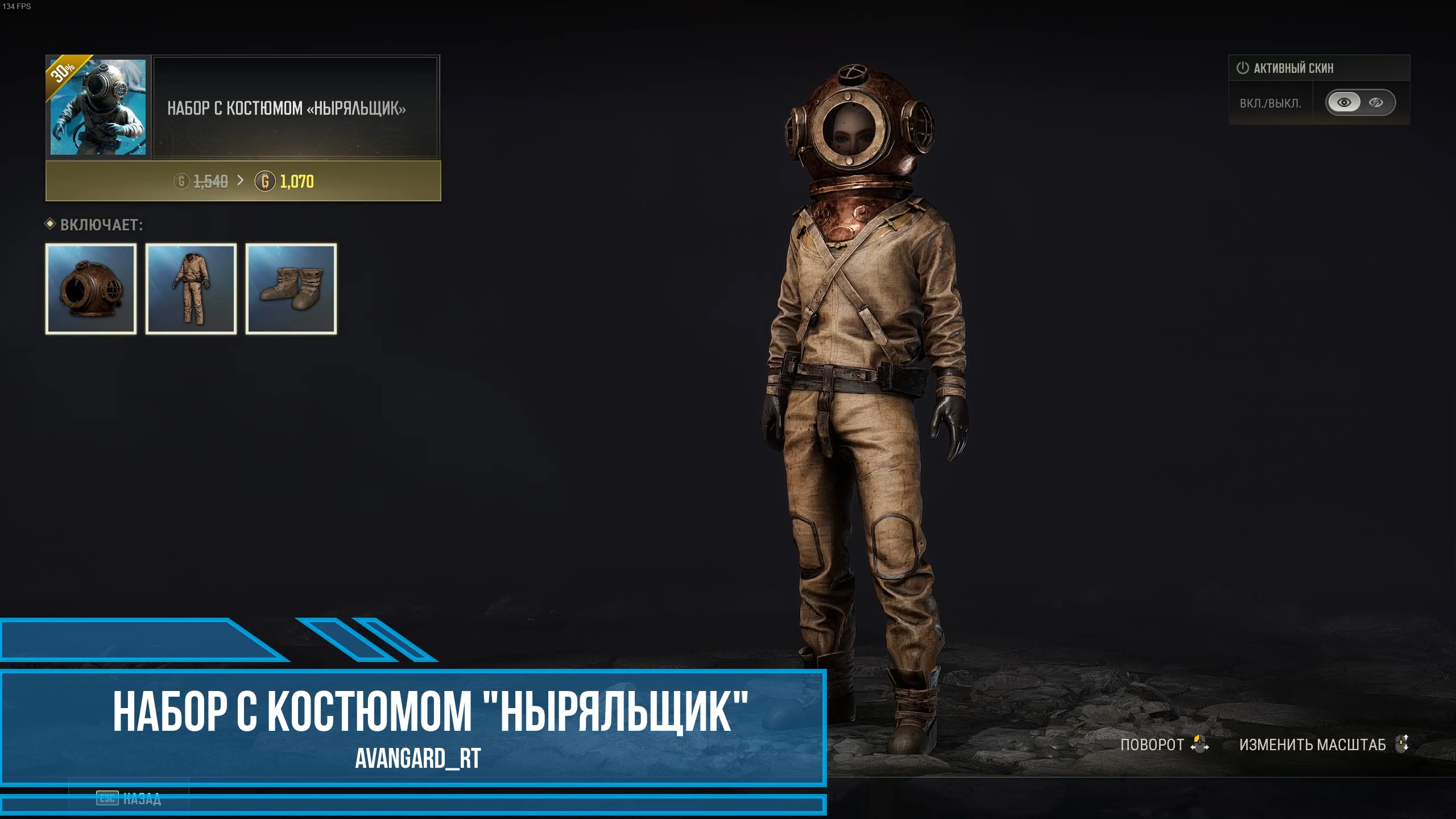Click the mouse icon next to ПОВОРОТ

tap(1200, 744)
